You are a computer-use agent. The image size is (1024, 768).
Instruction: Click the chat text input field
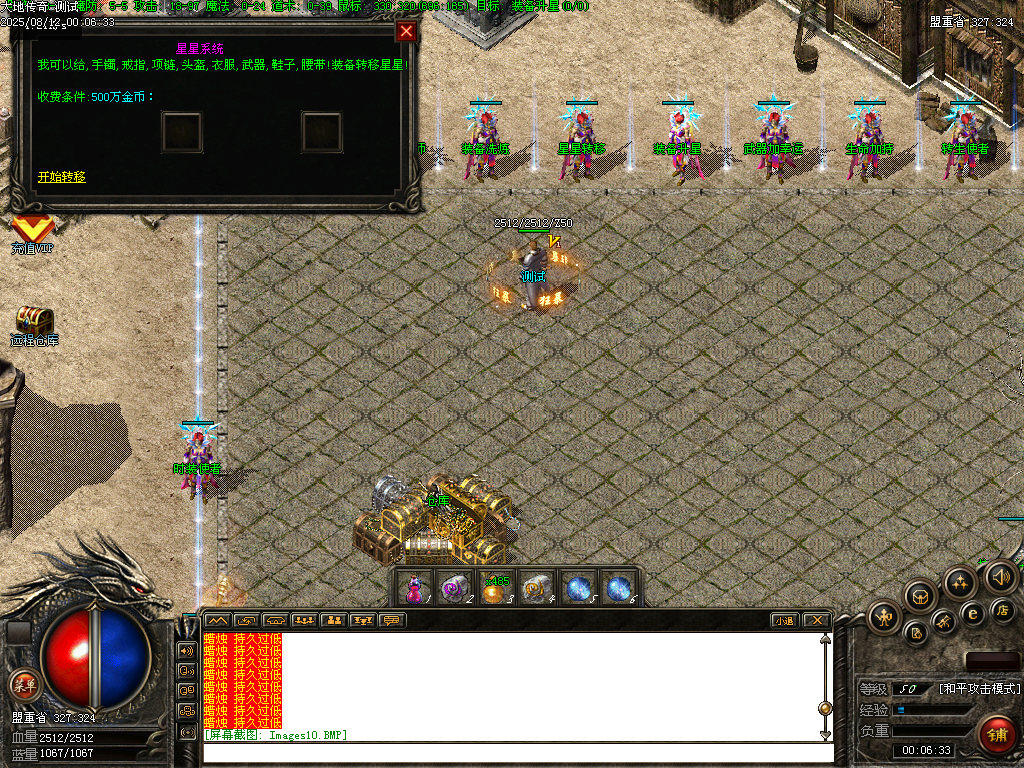click(510, 752)
